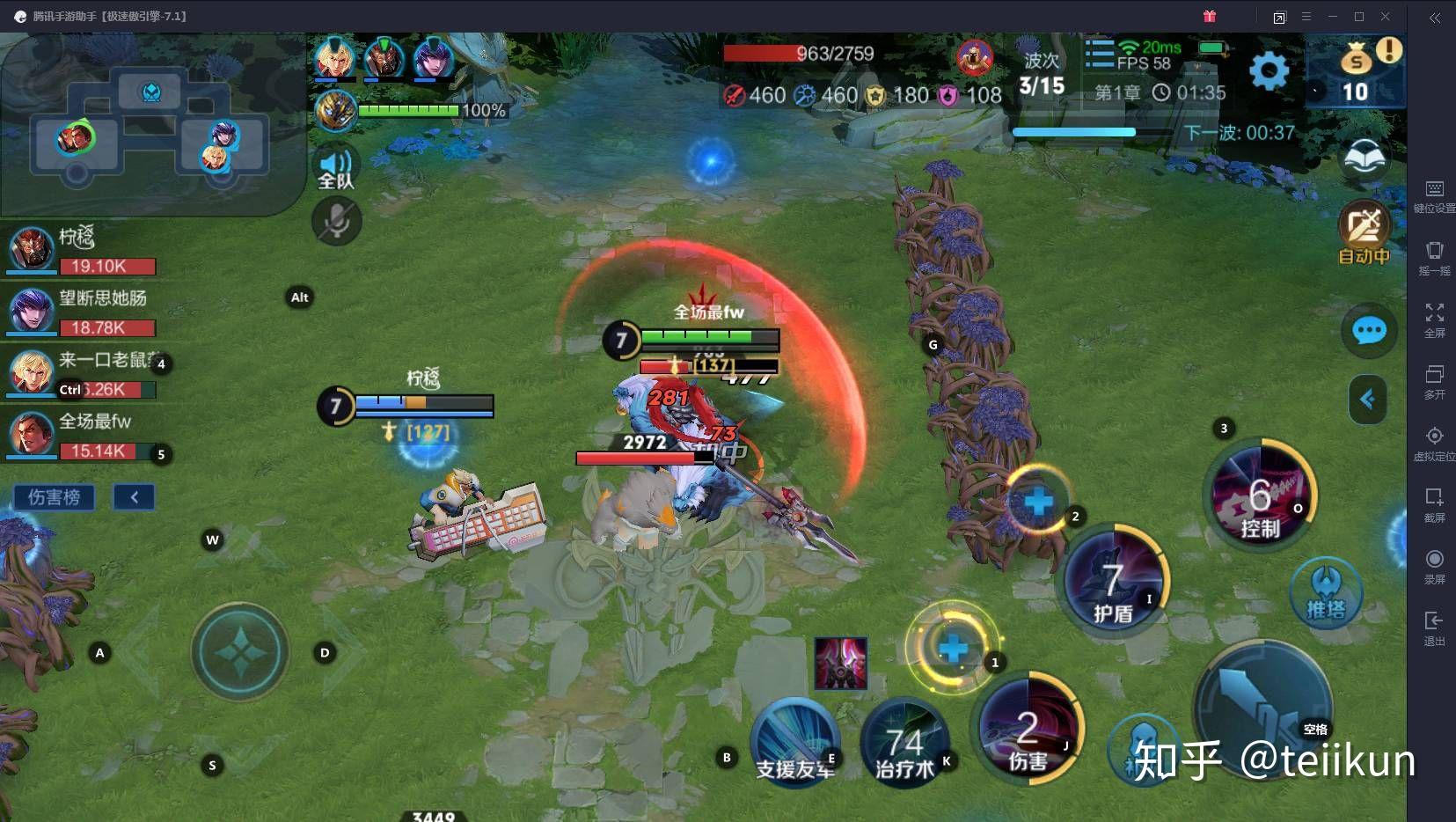1456x822 pixels.
Task: Toggle the microphone mute icon
Action: tap(336, 221)
